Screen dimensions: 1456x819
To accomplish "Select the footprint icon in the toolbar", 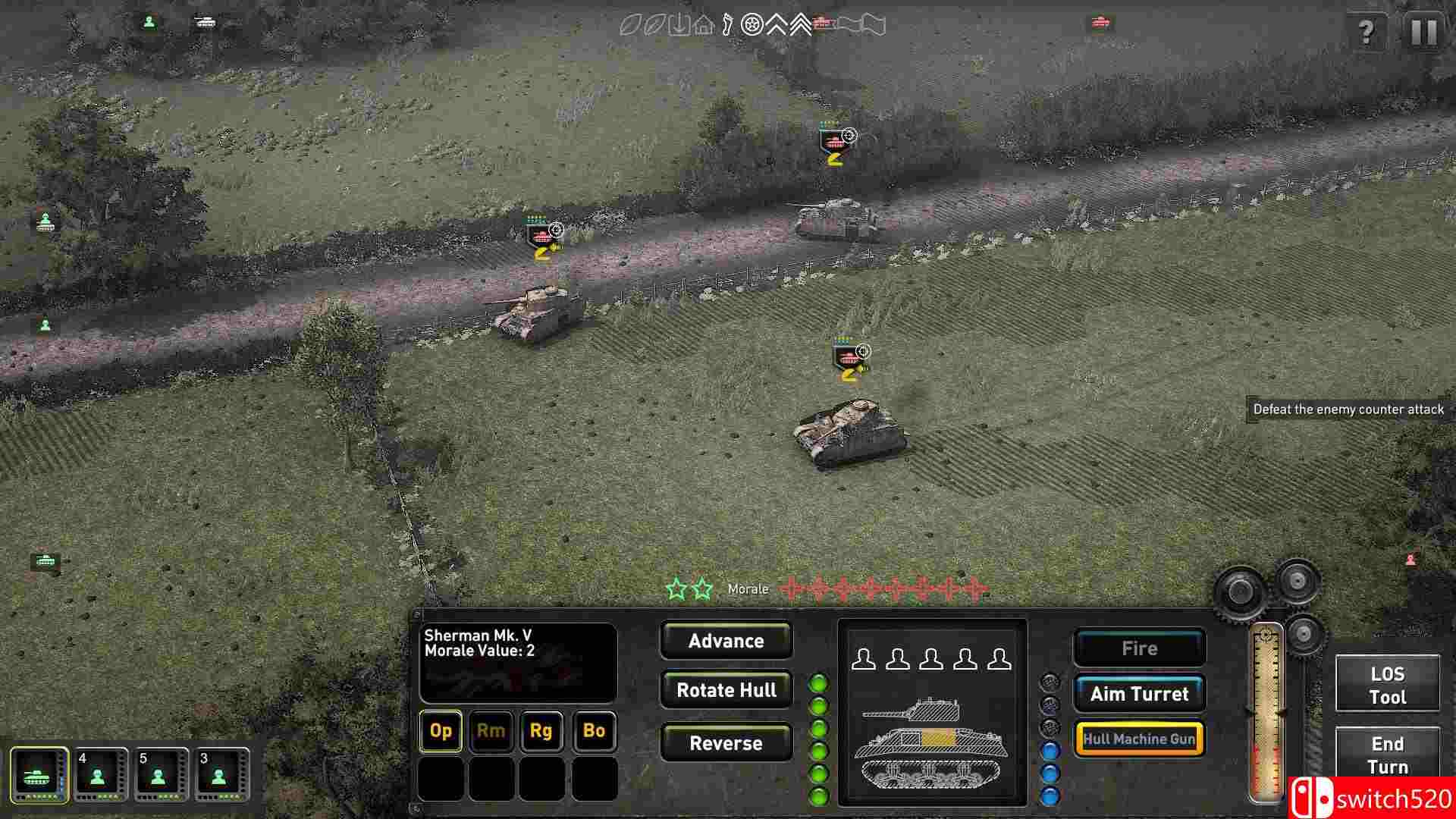I will coord(726,24).
